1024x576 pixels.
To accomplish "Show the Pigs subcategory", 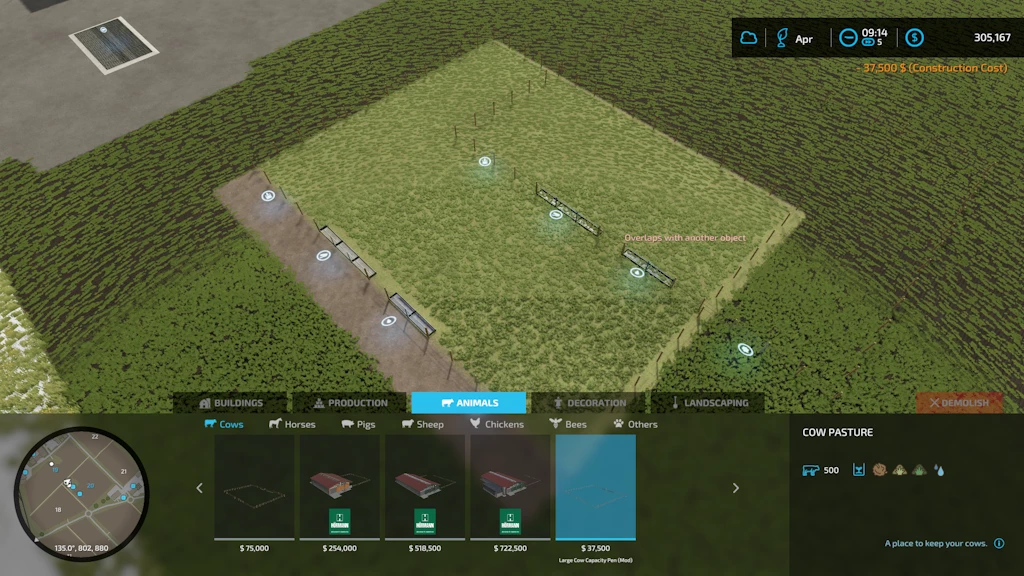I will coord(358,424).
